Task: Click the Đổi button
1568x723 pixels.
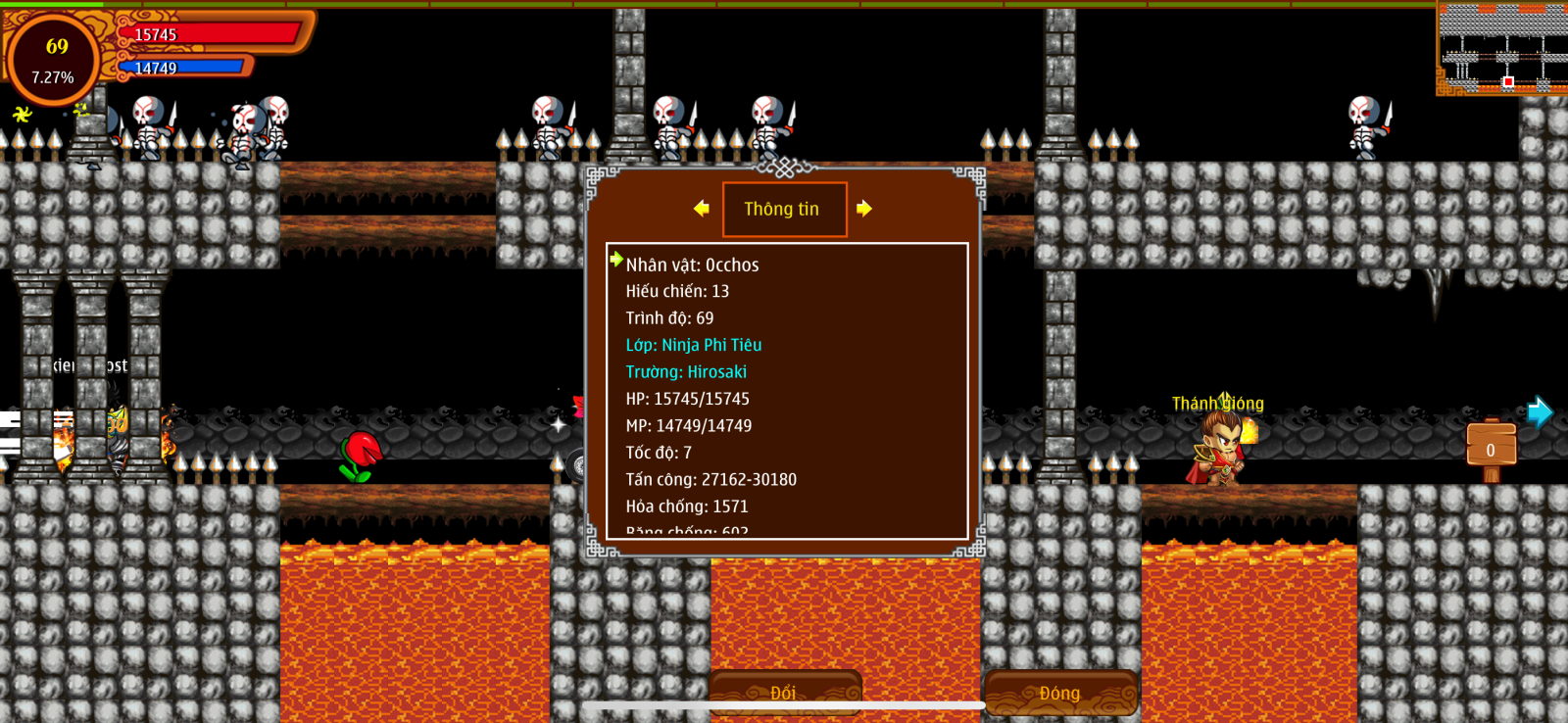Action: tap(784, 693)
